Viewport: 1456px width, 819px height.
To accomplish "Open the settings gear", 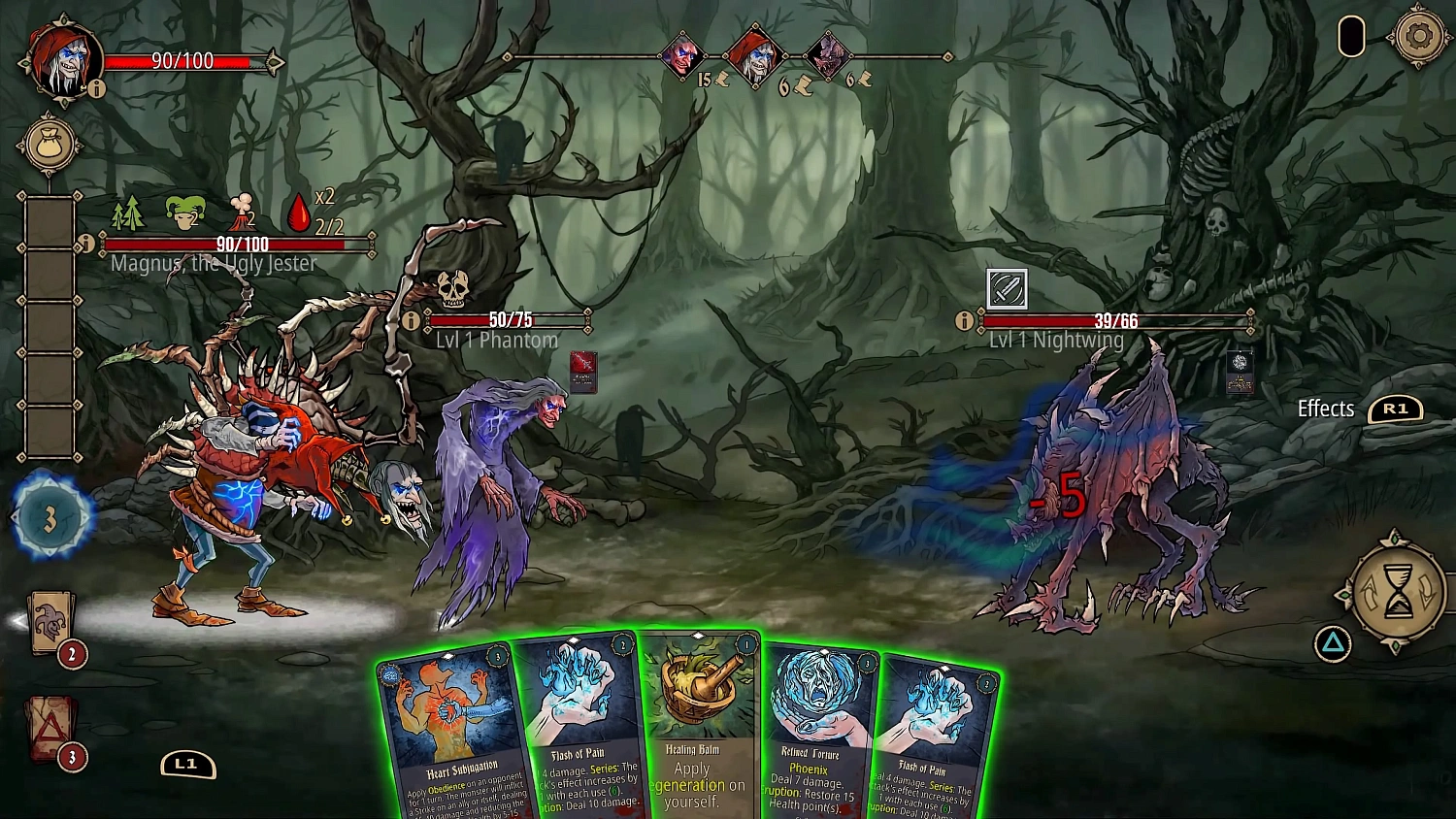I will click(1420, 38).
